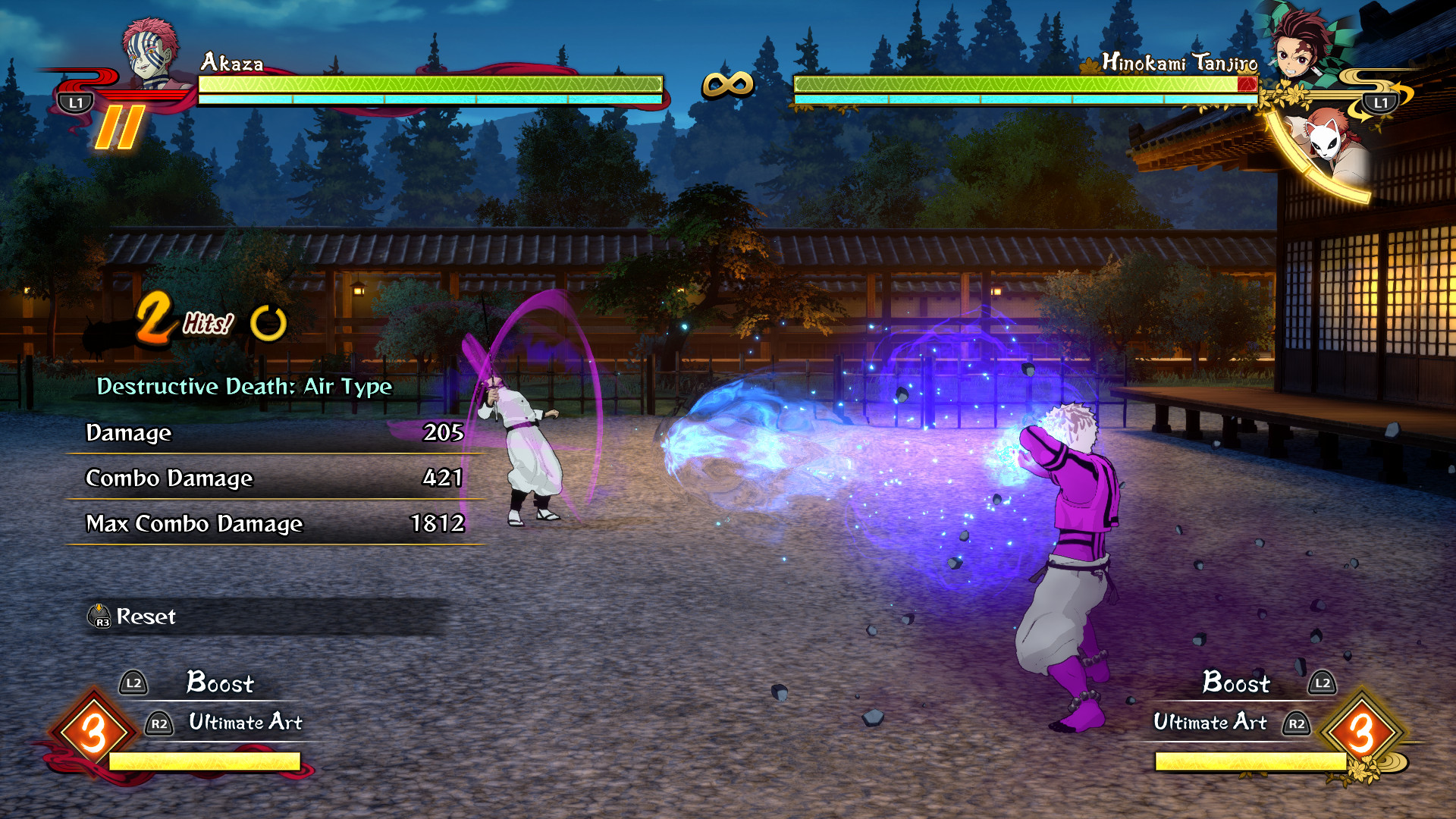Select the Damage stat row
This screenshot has width=1456, height=819.
[273, 434]
